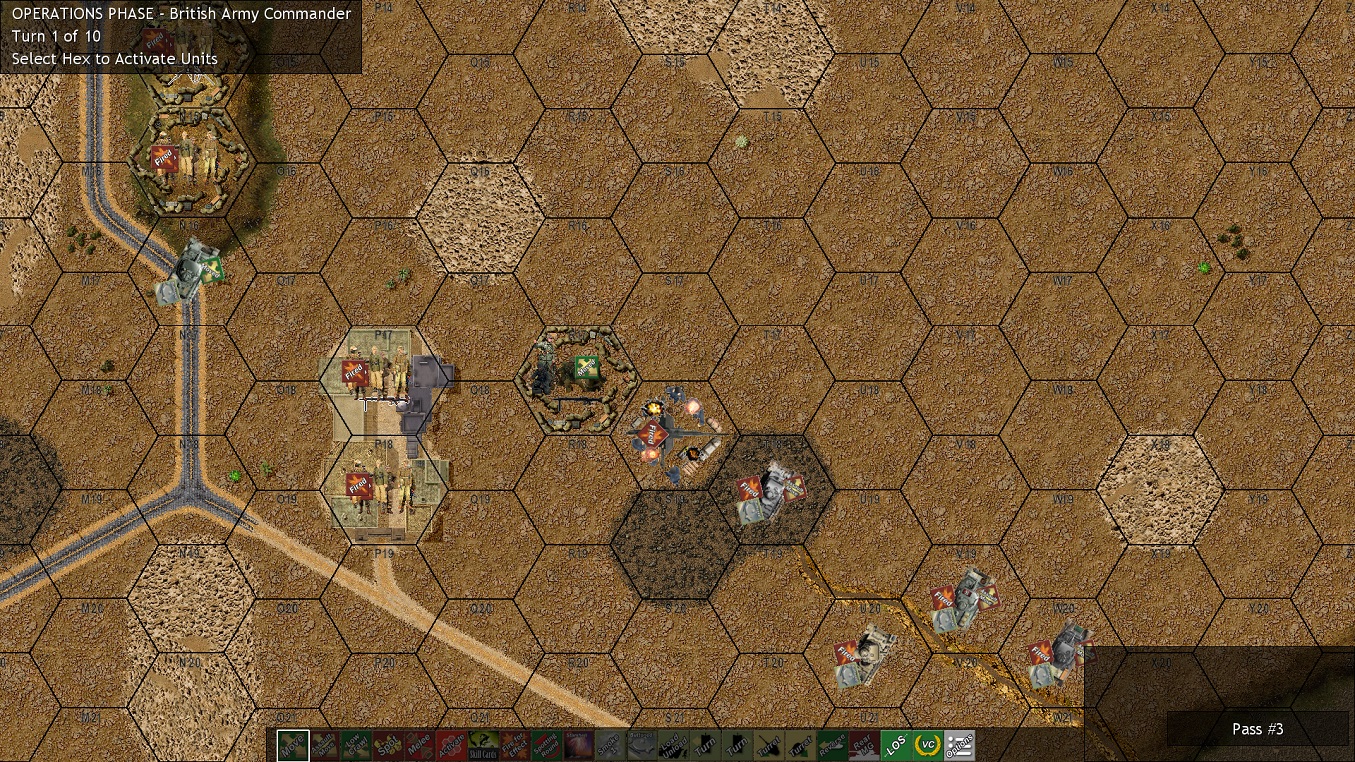Activate the Spot command icon
Screen dimensions: 1355x762
pos(387,745)
